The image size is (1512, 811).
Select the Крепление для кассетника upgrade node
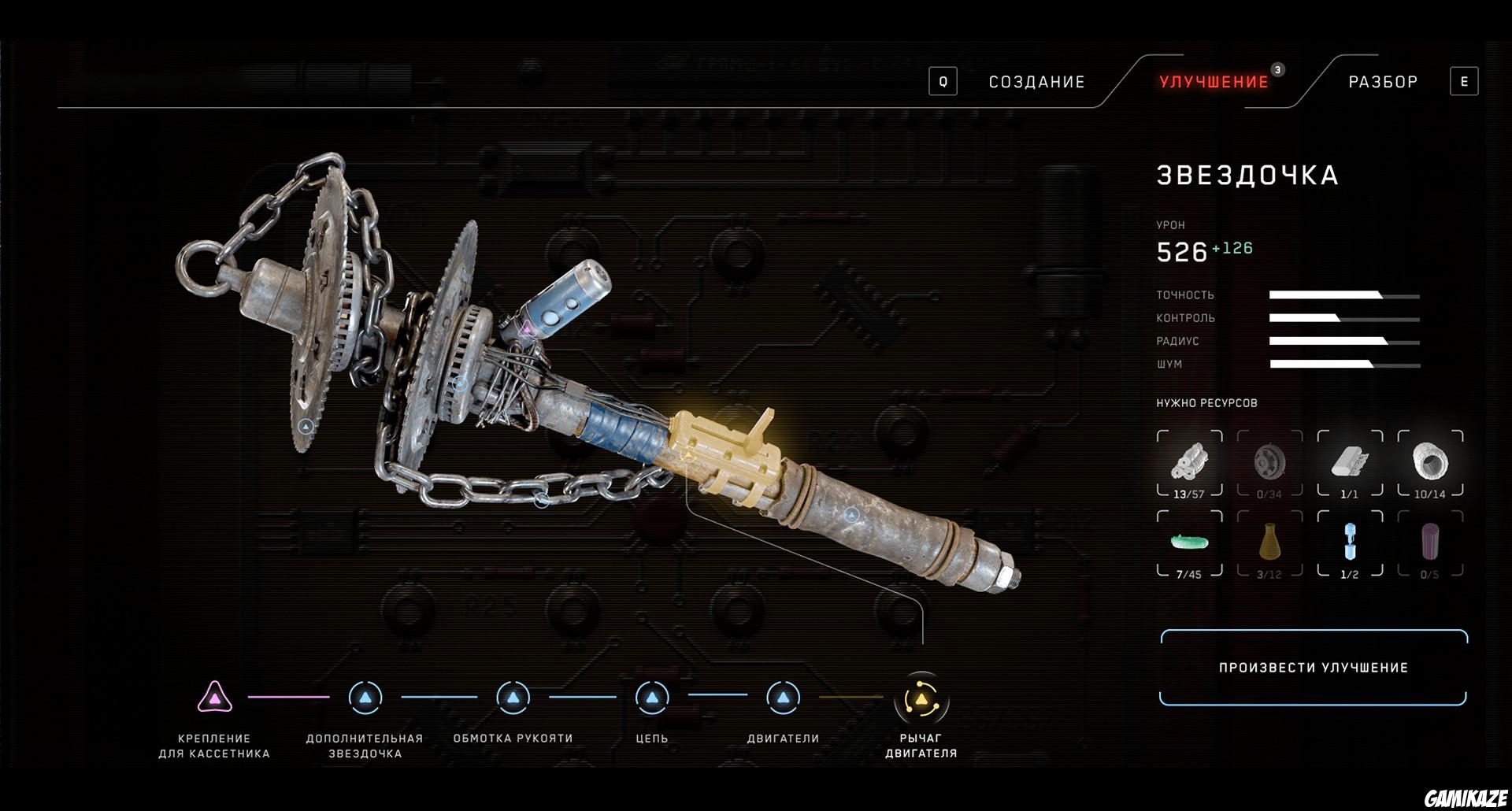214,698
